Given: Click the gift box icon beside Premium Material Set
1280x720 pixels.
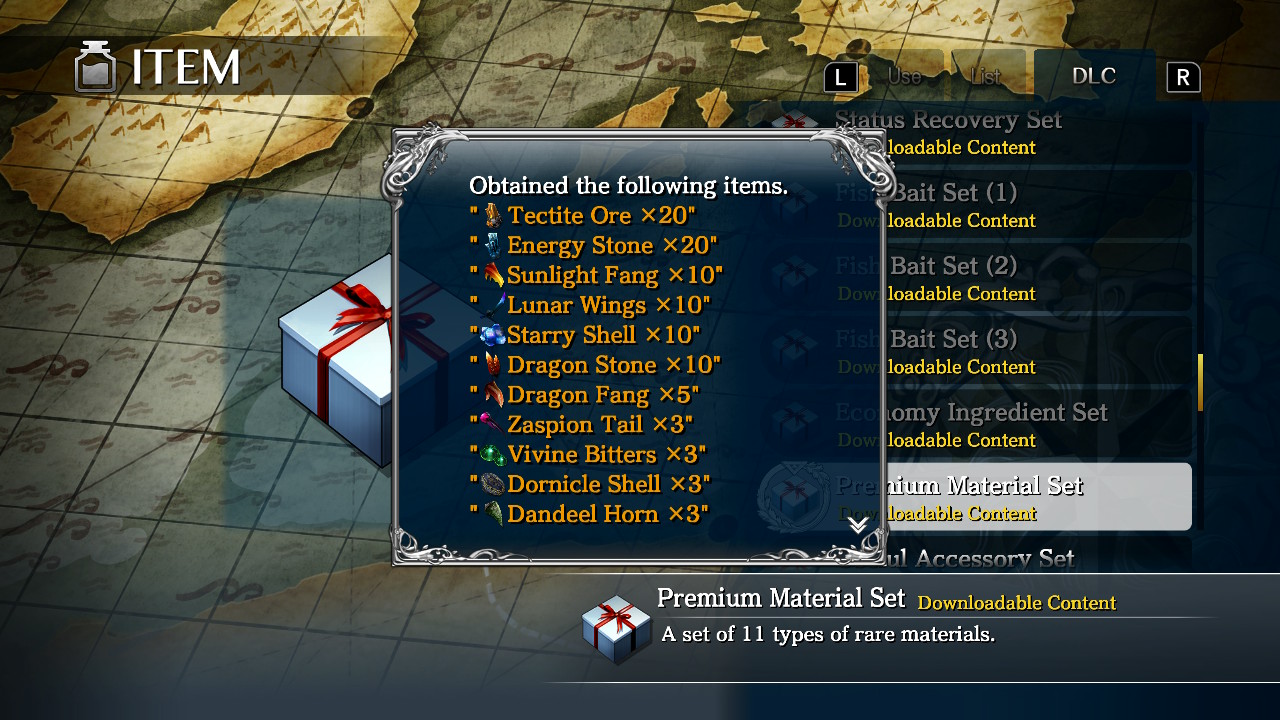Looking at the screenshot, I should tap(795, 497).
